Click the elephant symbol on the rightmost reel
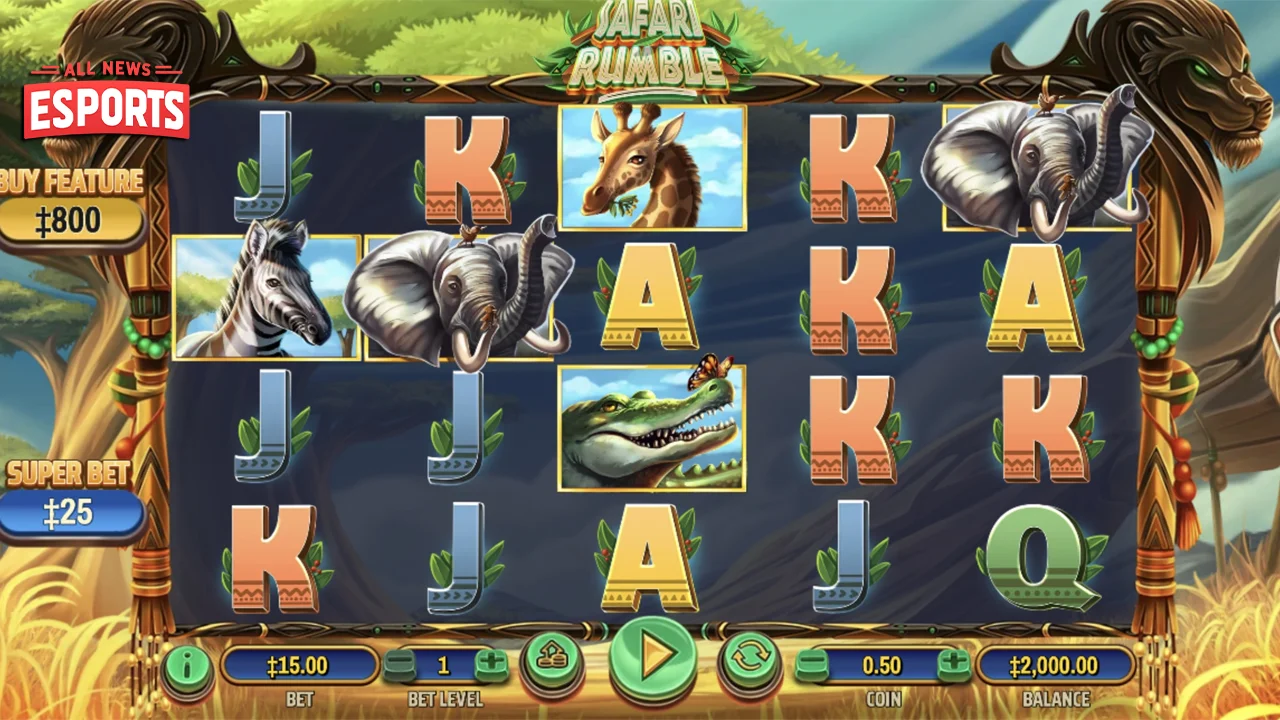Screen dimensions: 1280x720 tap(1035, 168)
